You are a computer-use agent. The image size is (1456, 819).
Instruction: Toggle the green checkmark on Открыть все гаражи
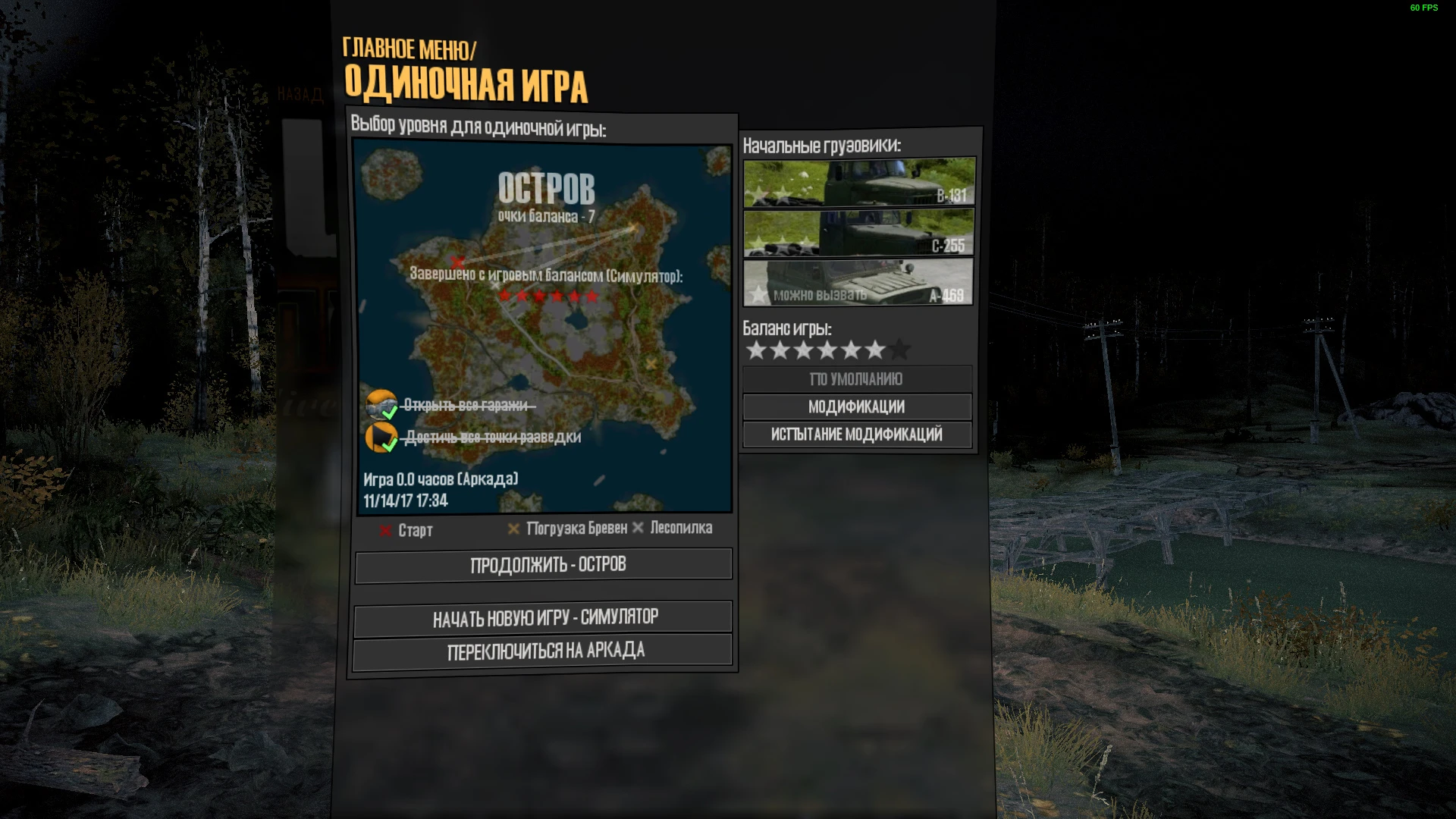pyautogui.click(x=391, y=412)
